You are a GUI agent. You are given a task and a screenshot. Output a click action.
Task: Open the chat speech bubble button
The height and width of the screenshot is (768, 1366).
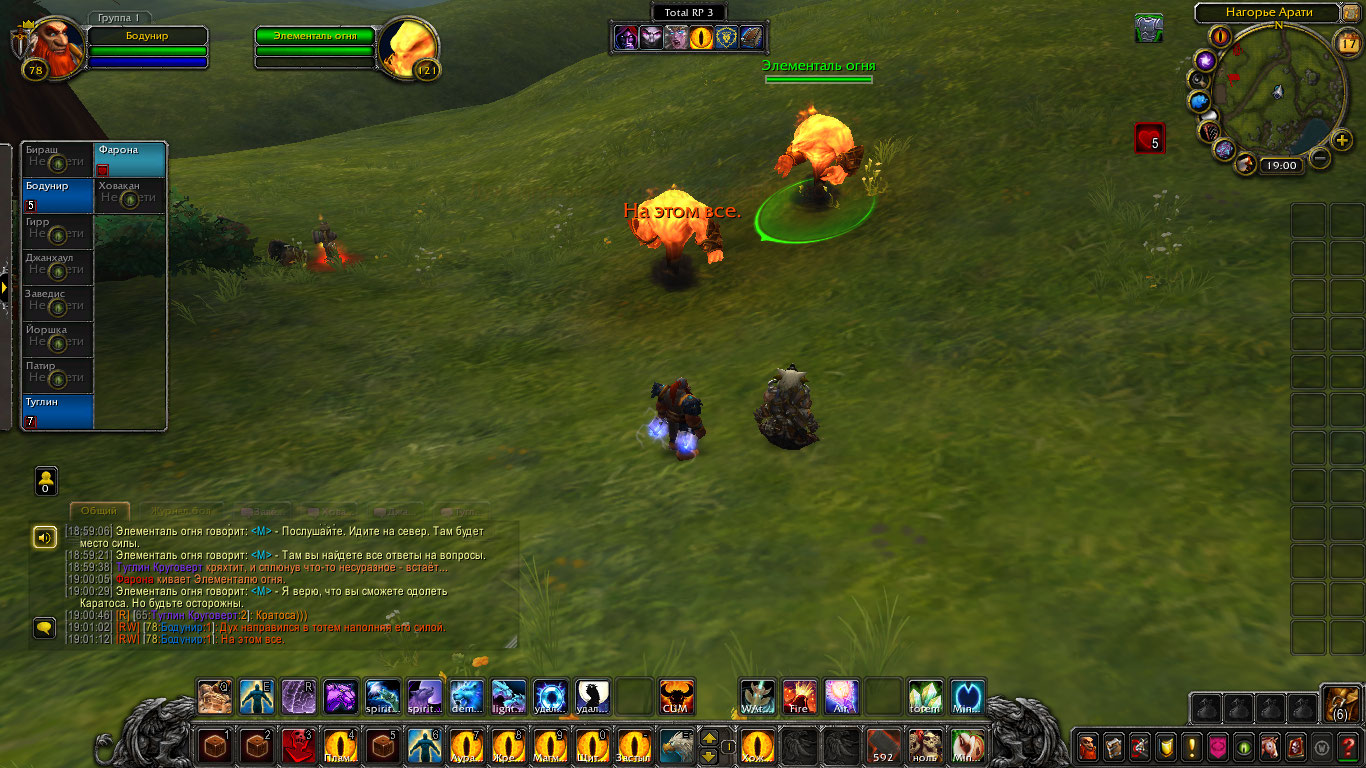pos(45,628)
